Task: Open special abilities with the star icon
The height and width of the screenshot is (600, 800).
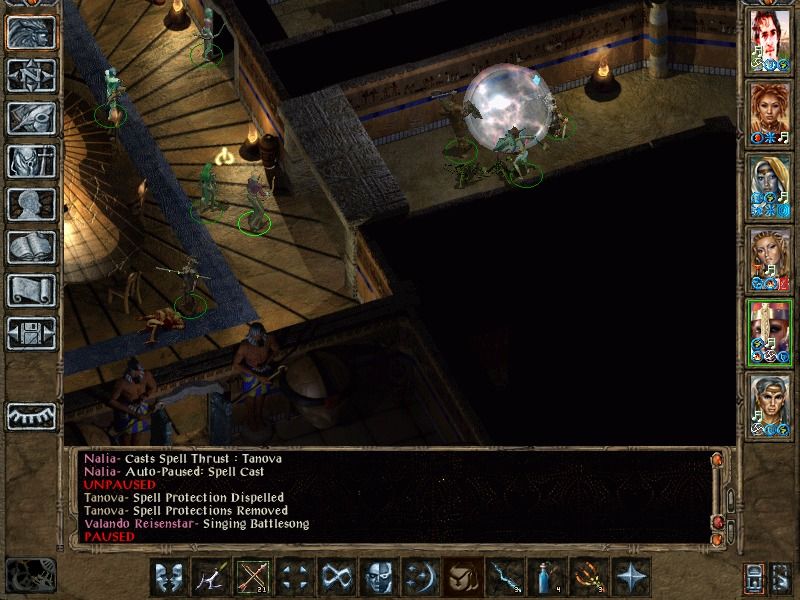Action: click(631, 576)
